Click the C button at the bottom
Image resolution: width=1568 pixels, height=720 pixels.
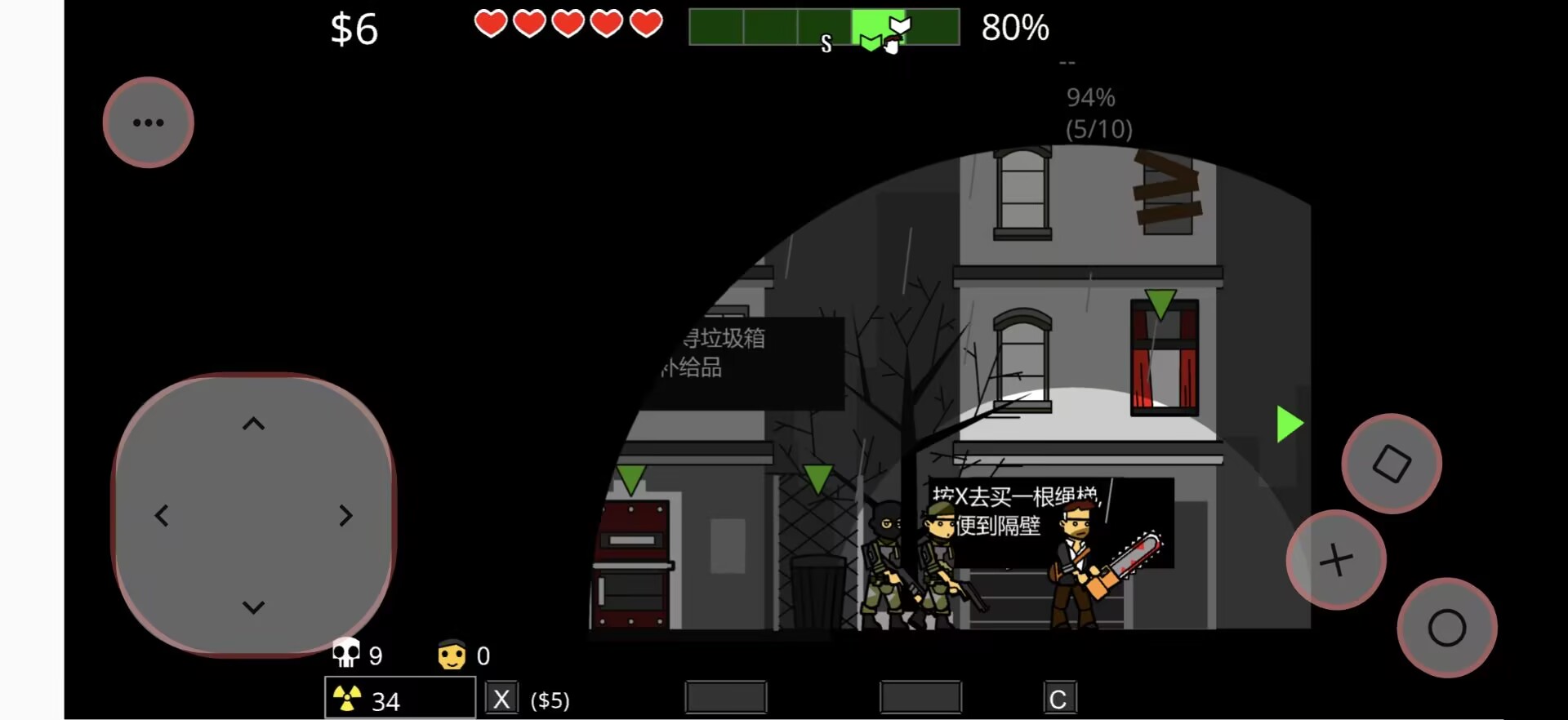coord(1058,699)
